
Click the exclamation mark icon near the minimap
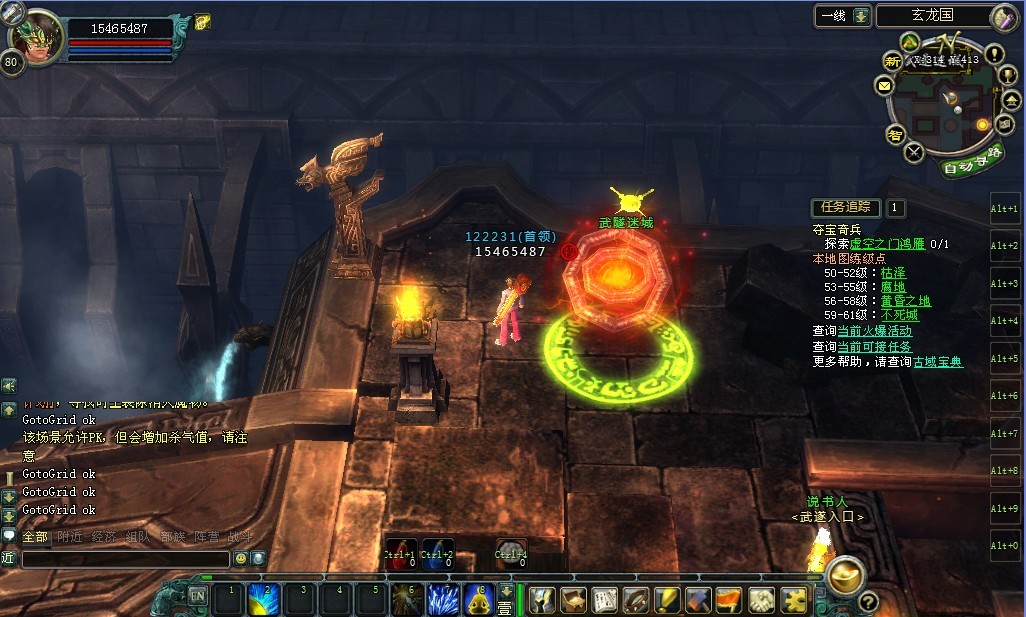point(995,53)
